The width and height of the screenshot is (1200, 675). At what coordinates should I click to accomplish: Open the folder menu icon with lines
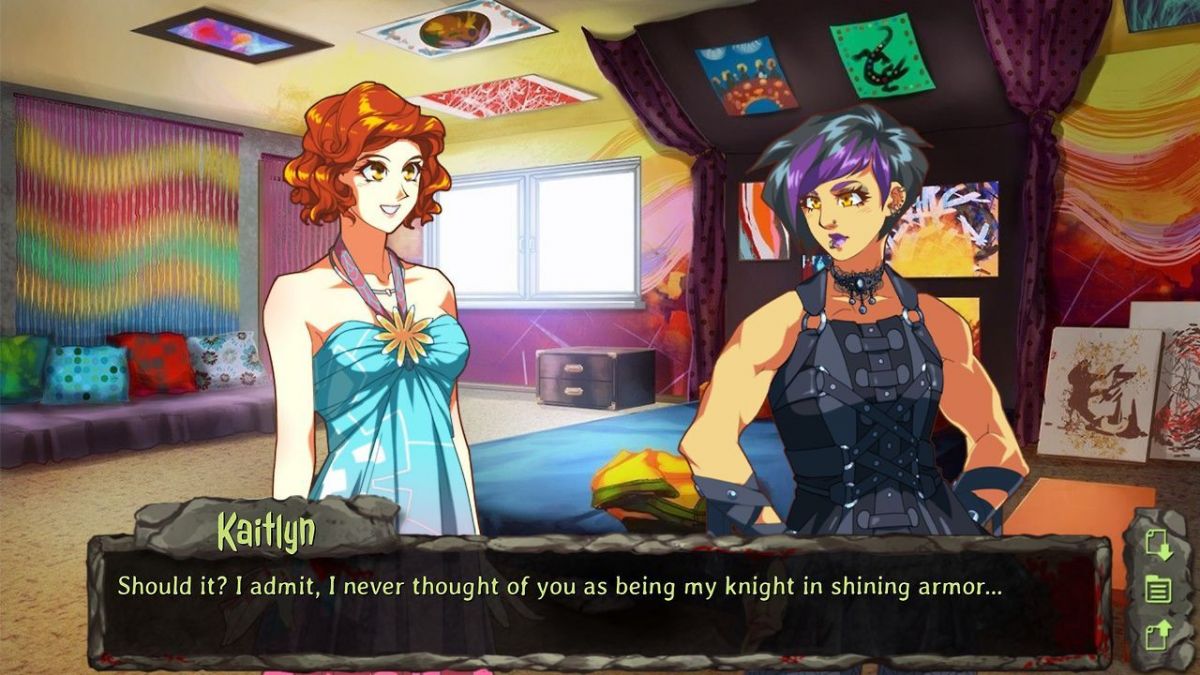(x=1157, y=589)
